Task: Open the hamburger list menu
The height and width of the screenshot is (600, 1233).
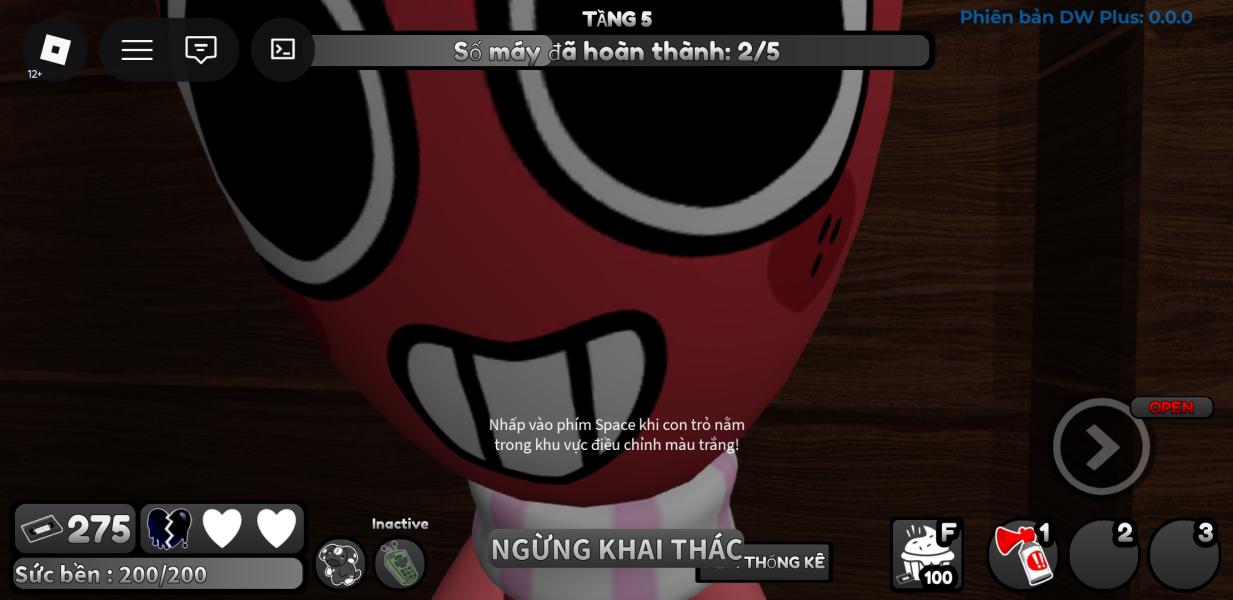Action: 137,50
